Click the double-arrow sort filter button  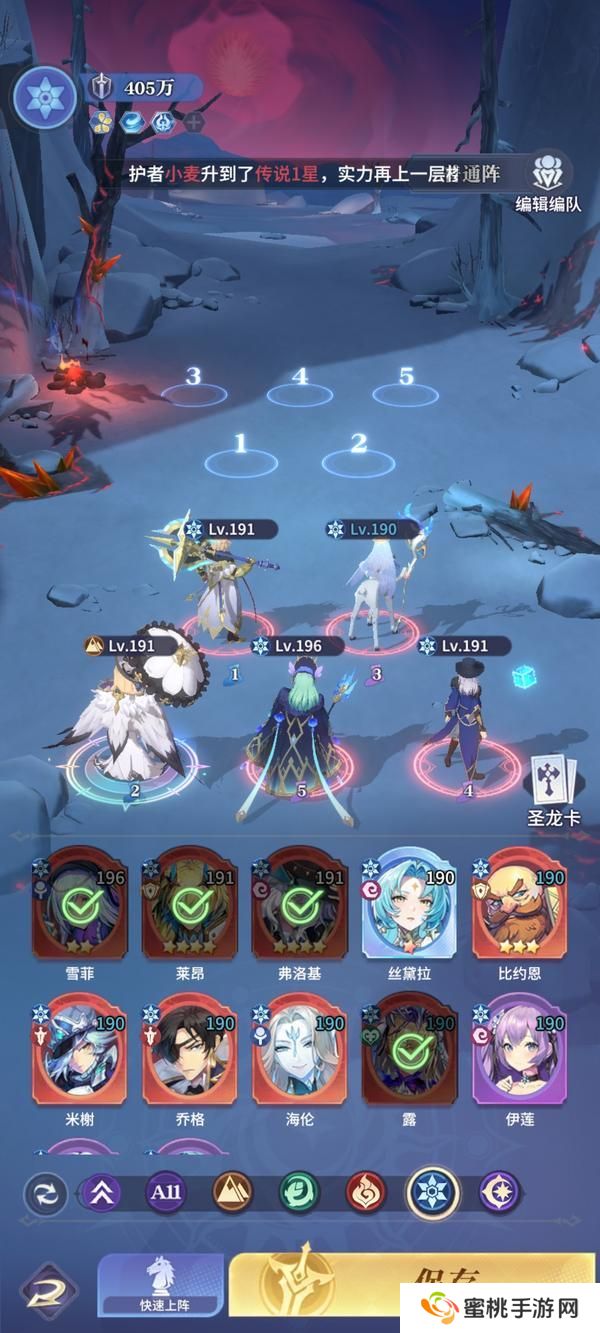[100, 1192]
